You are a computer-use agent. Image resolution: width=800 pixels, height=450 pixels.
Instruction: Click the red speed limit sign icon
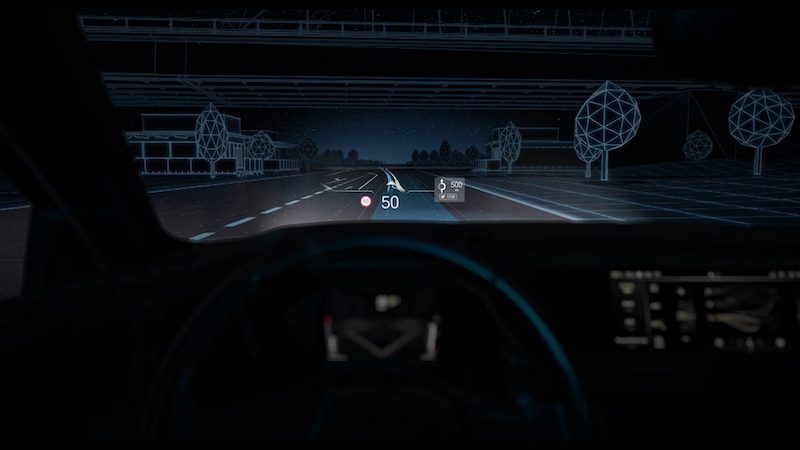[367, 202]
